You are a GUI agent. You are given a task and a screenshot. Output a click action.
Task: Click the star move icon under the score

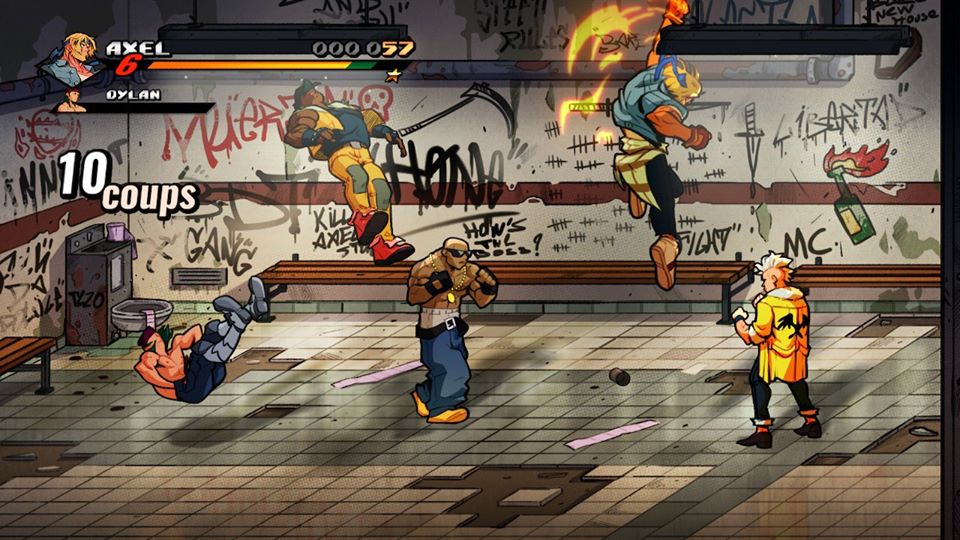[393, 74]
